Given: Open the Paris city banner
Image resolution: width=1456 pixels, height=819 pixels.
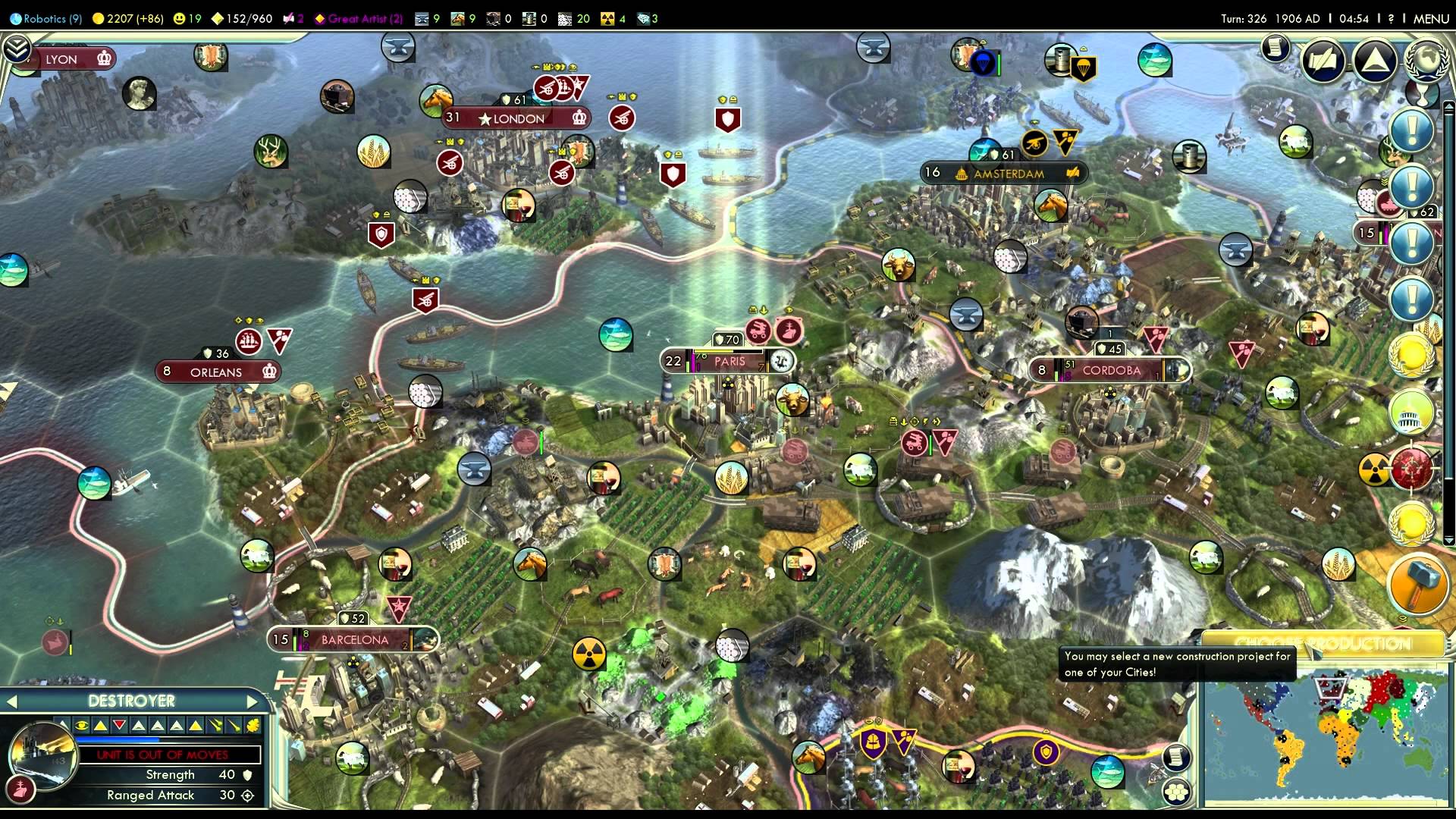Looking at the screenshot, I should 729,362.
